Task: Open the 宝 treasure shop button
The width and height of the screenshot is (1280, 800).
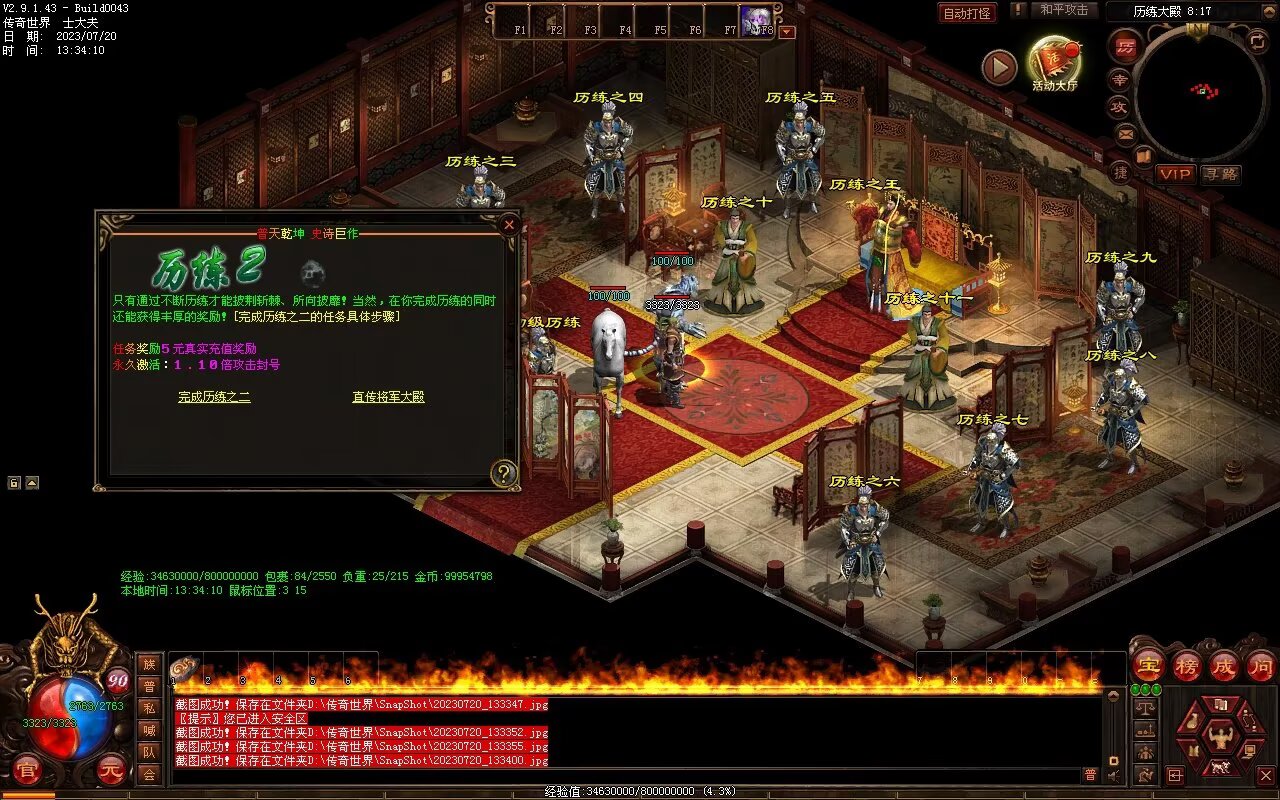Action: (1148, 665)
